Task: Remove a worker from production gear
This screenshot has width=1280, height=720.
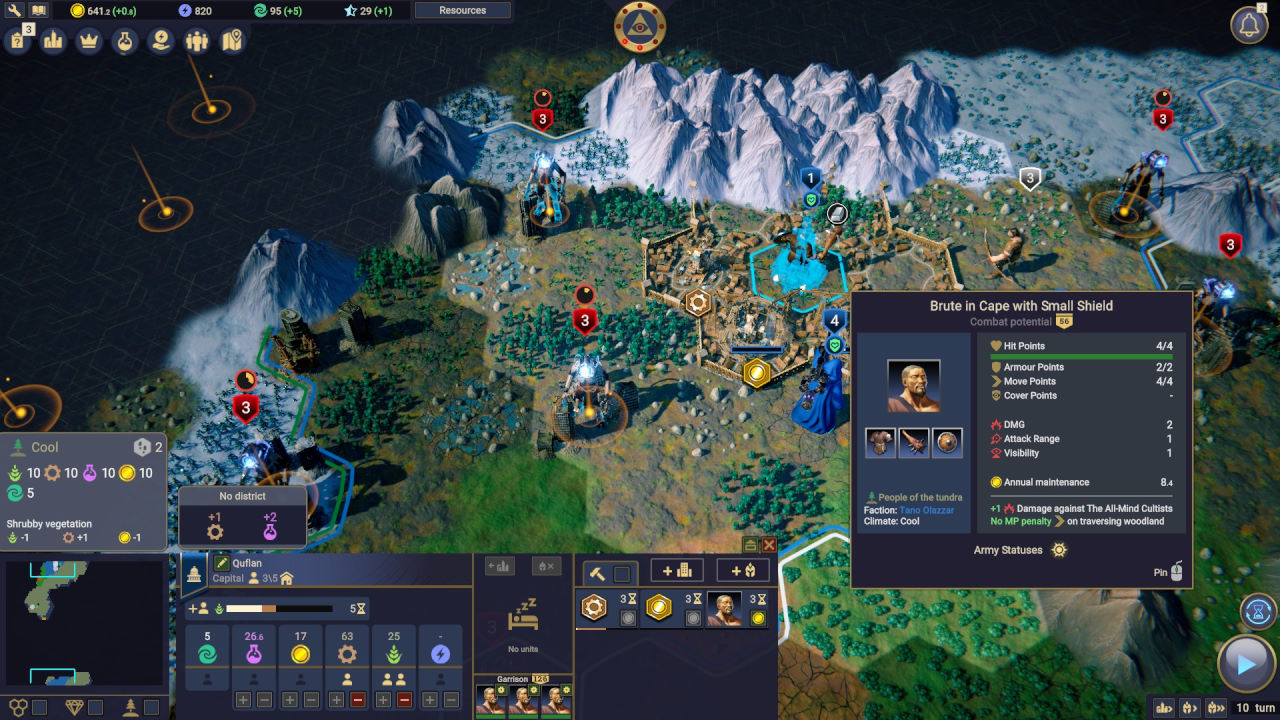Action: pos(358,700)
